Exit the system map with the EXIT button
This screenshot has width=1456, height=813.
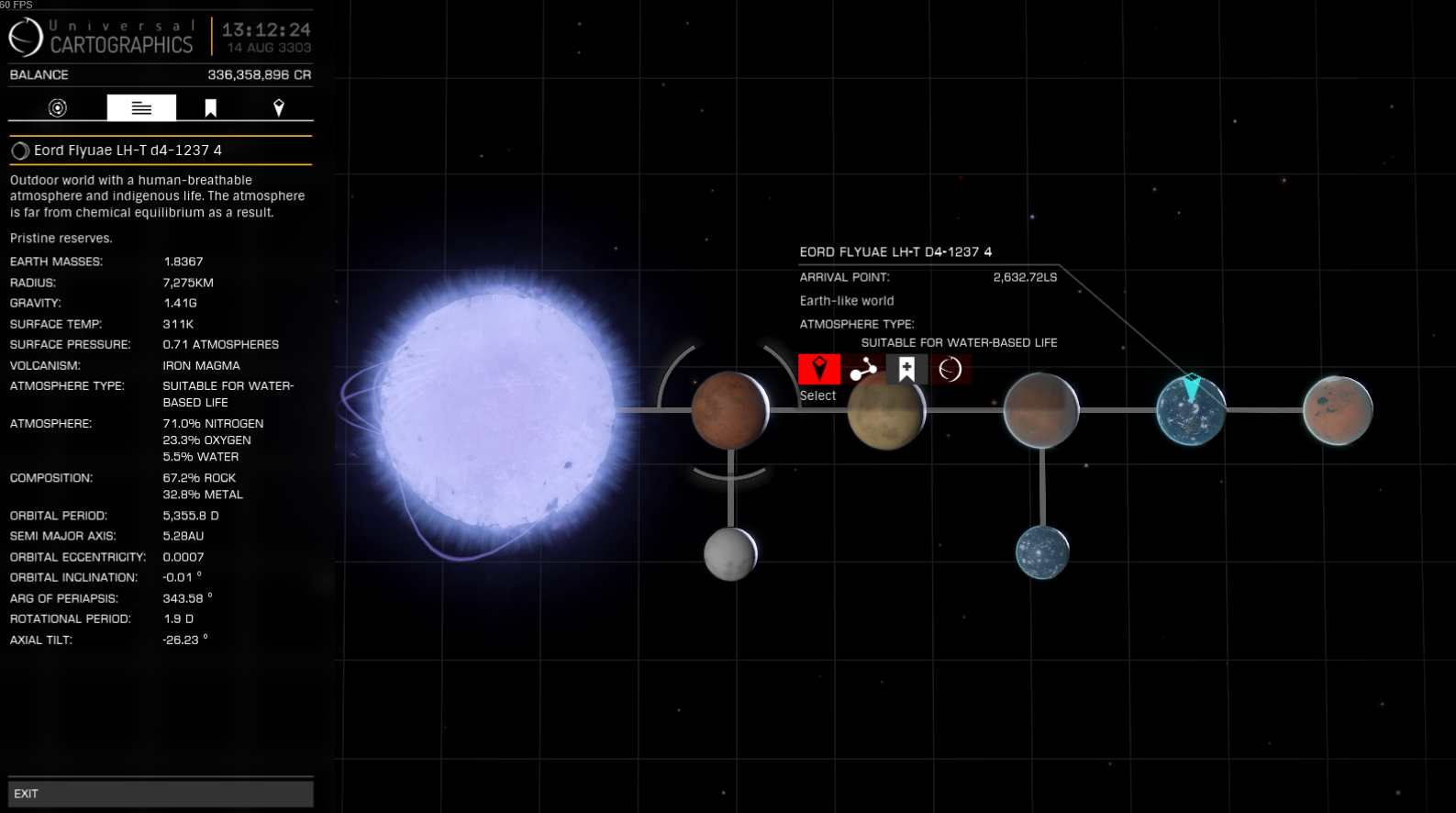161,794
